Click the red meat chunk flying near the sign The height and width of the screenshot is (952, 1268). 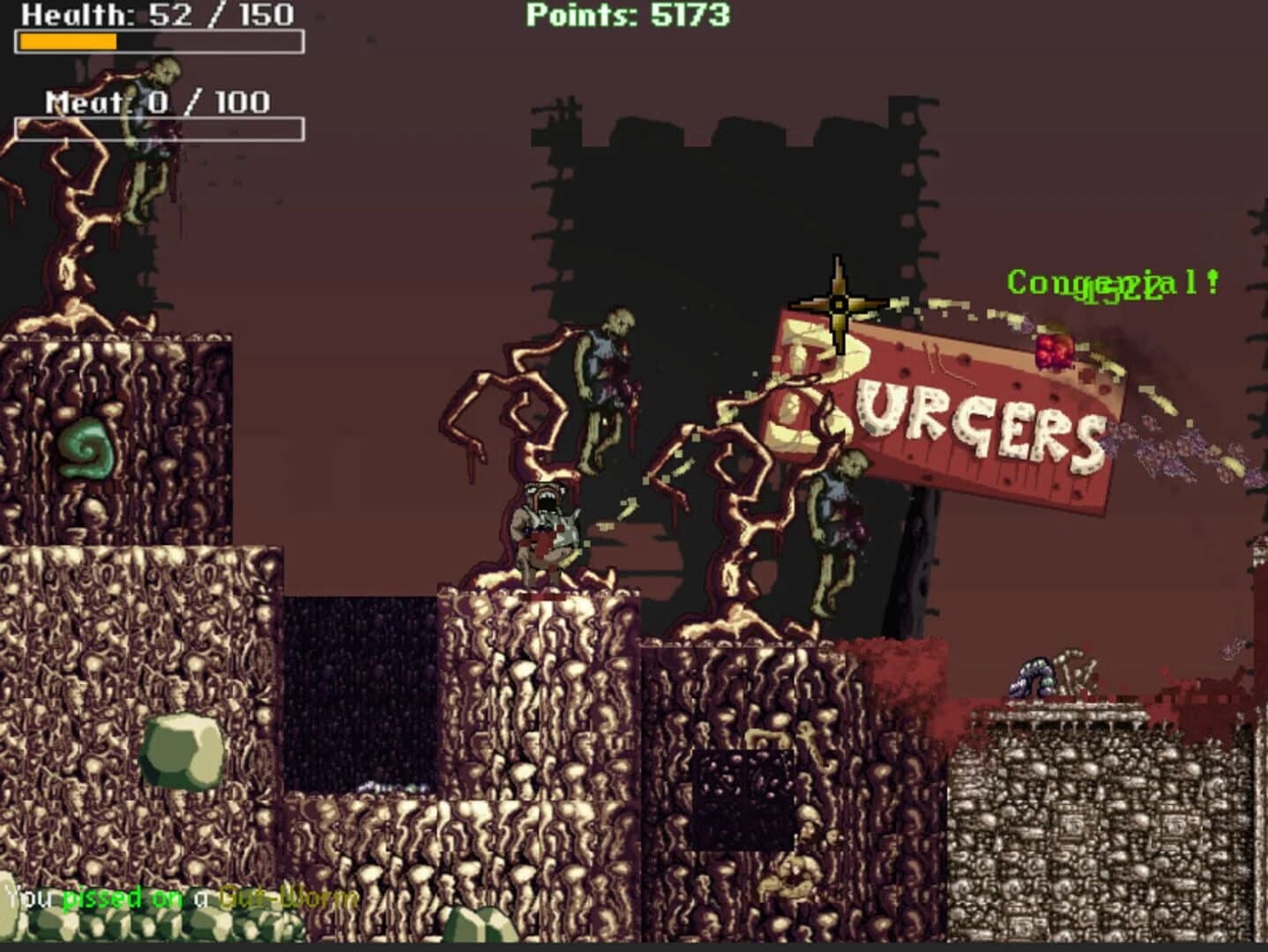[1055, 348]
